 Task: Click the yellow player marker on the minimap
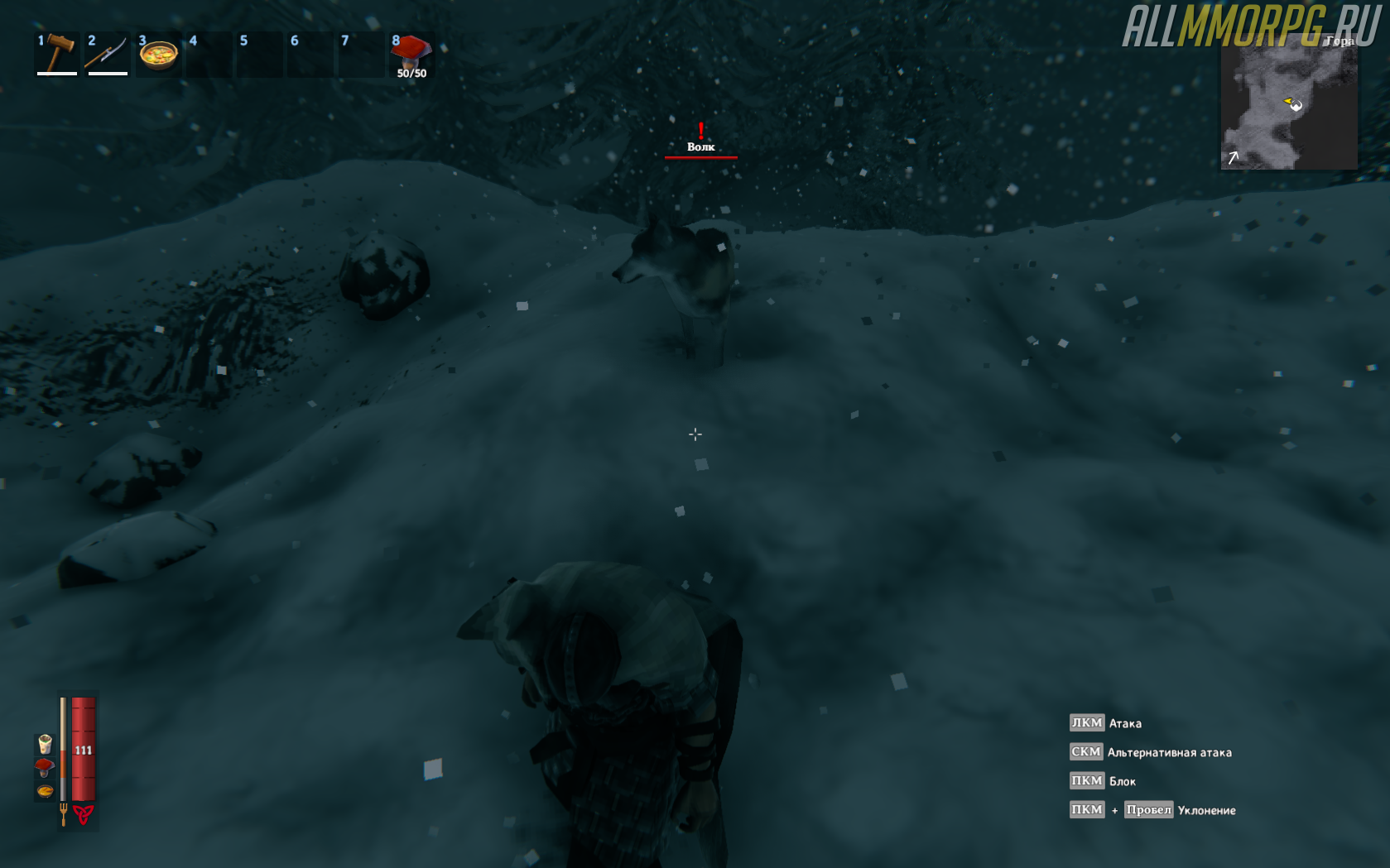pos(1289,102)
